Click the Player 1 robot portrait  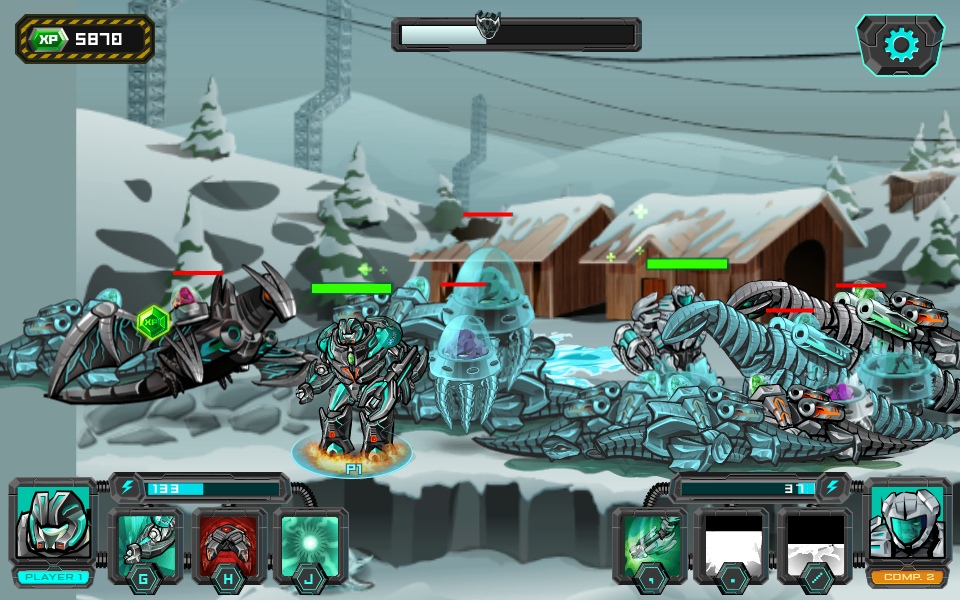[53, 524]
